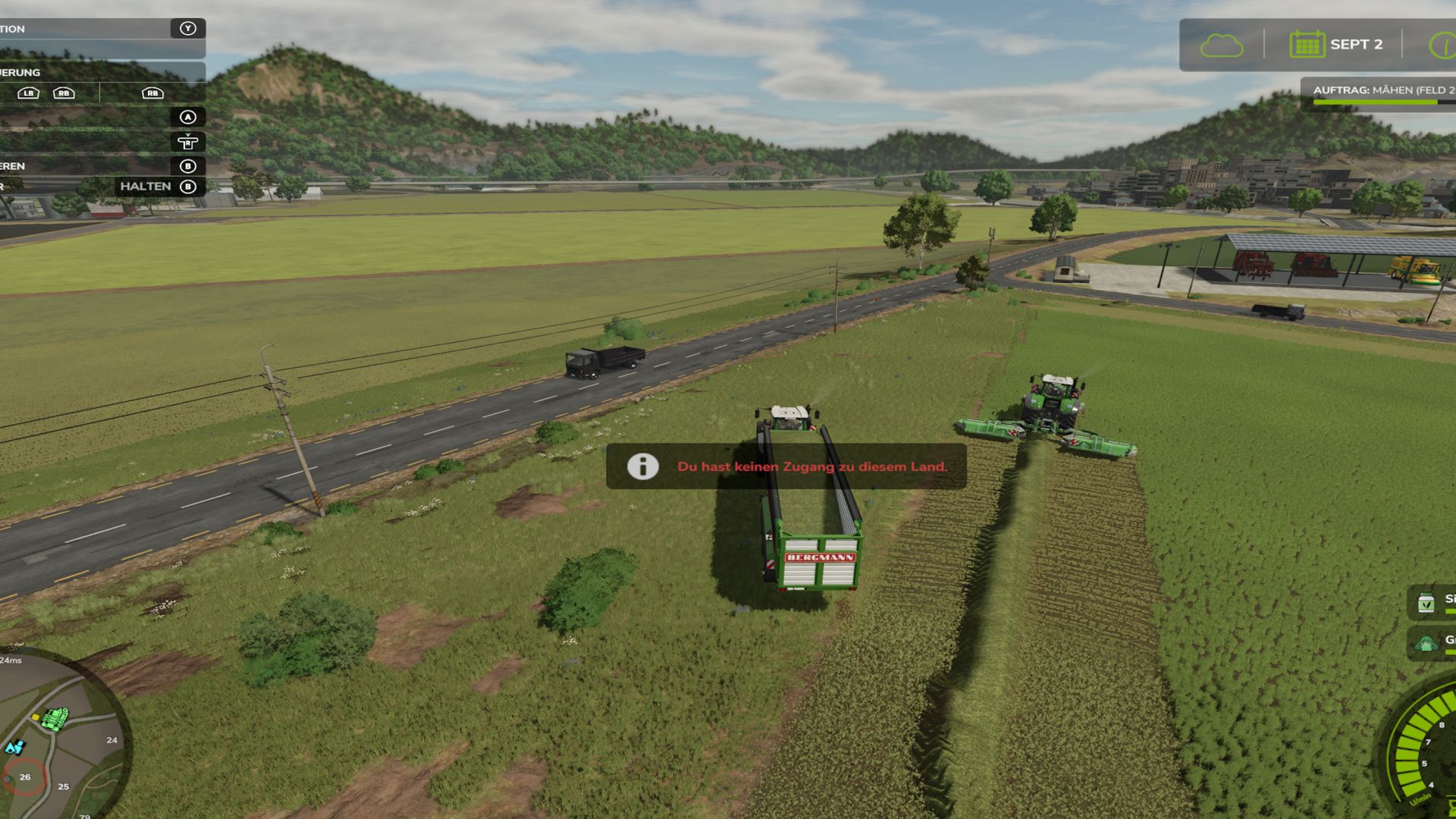This screenshot has height=819, width=1456.
Task: Click field number 26 on the minimap
Action: coord(25,777)
